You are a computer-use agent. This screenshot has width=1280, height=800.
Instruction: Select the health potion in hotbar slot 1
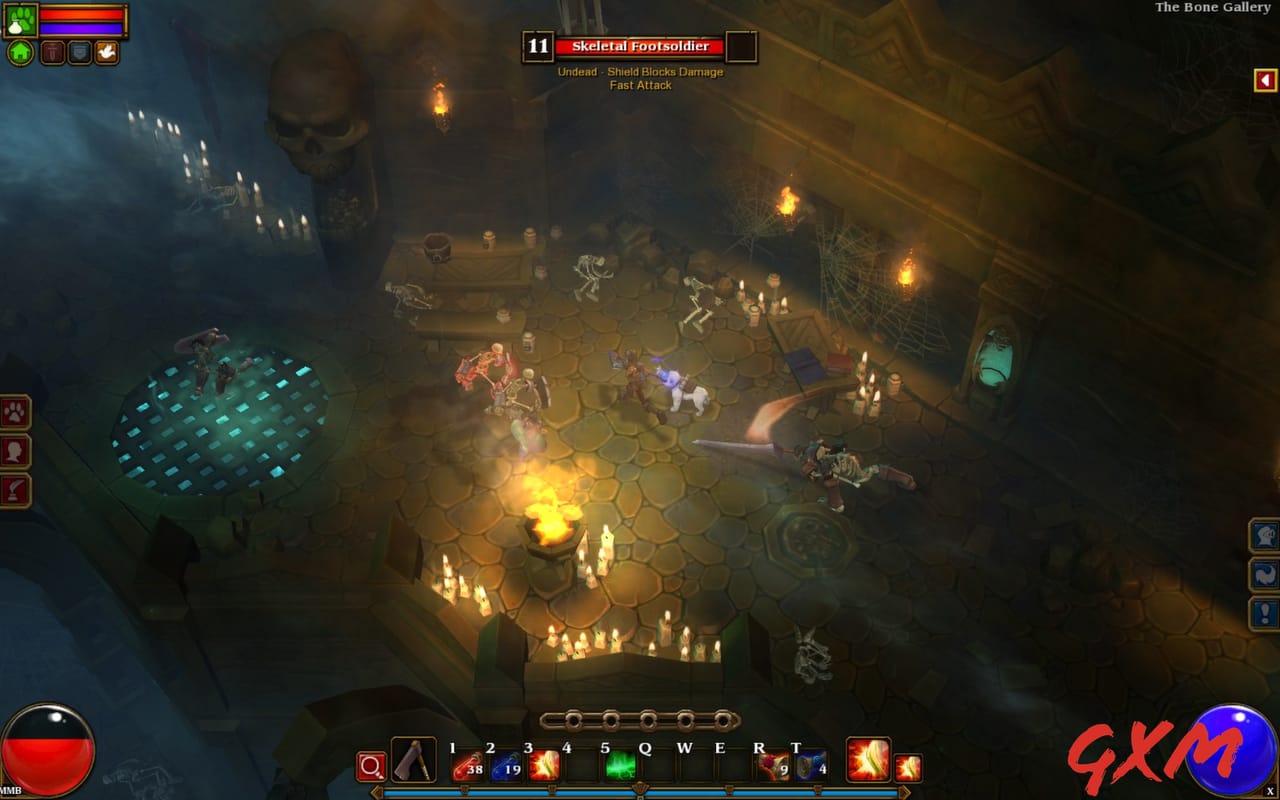click(467, 765)
